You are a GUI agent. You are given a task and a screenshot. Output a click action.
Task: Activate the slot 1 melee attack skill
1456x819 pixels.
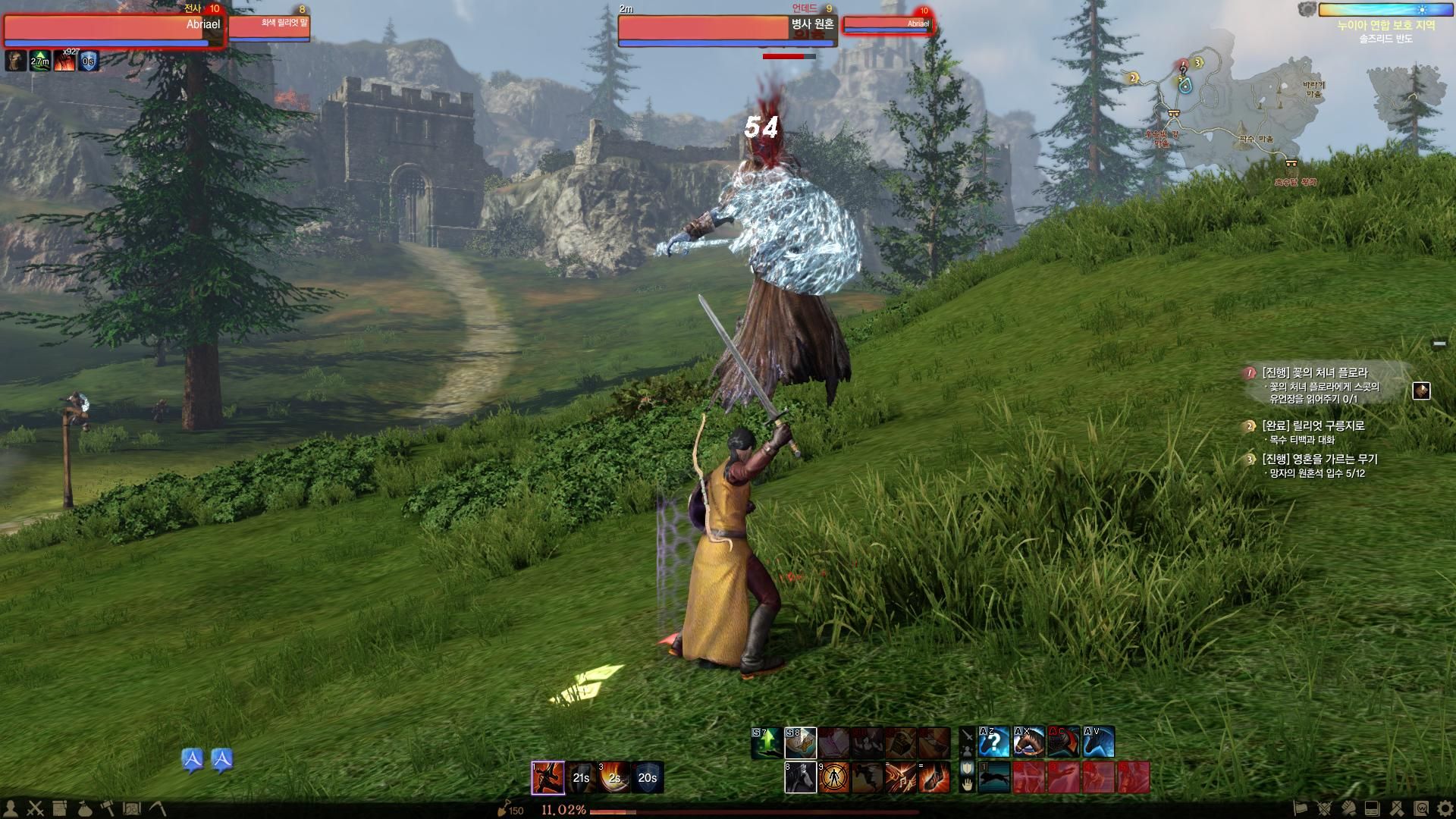pos(548,777)
